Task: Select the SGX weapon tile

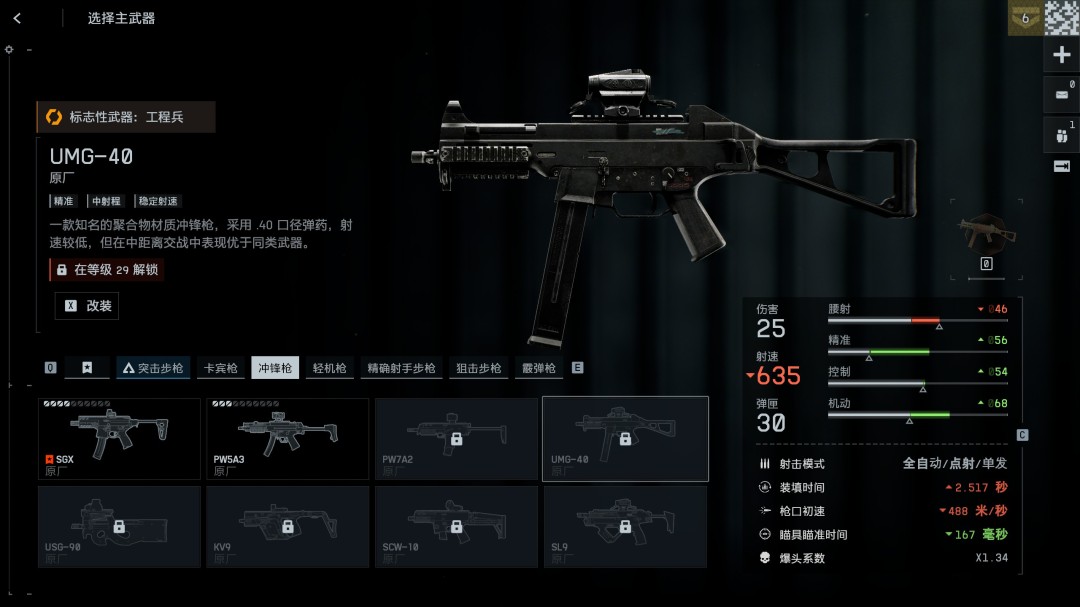Action: (x=120, y=439)
